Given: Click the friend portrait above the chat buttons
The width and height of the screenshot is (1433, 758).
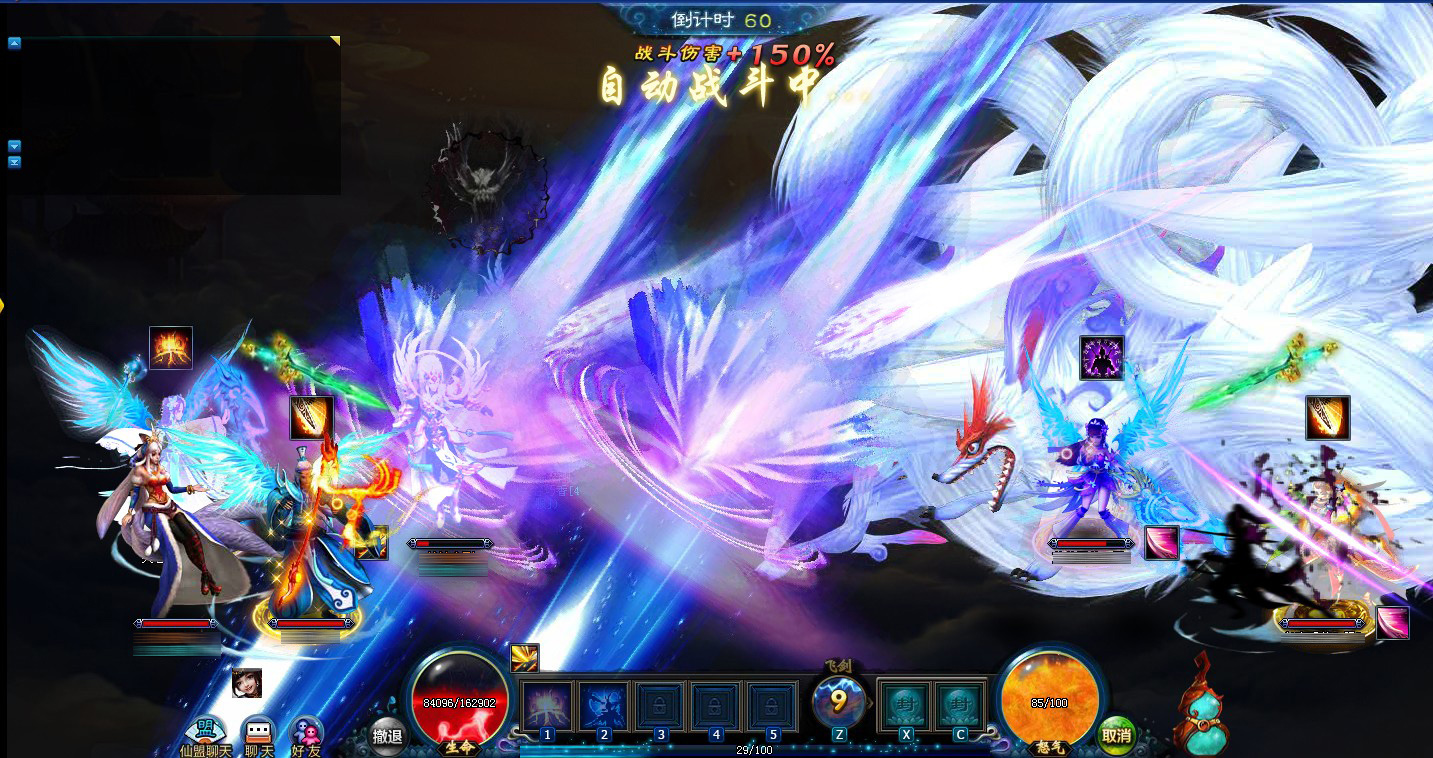Looking at the screenshot, I should tap(247, 683).
